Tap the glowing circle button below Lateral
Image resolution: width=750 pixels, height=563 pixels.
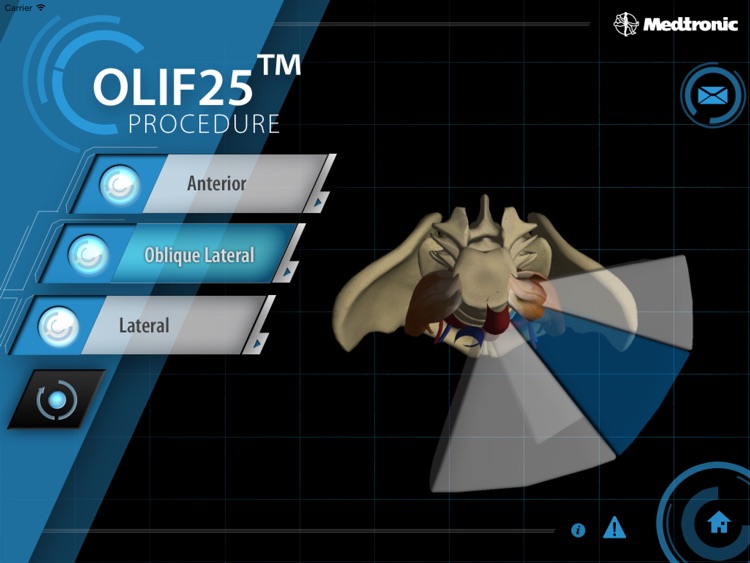point(56,400)
